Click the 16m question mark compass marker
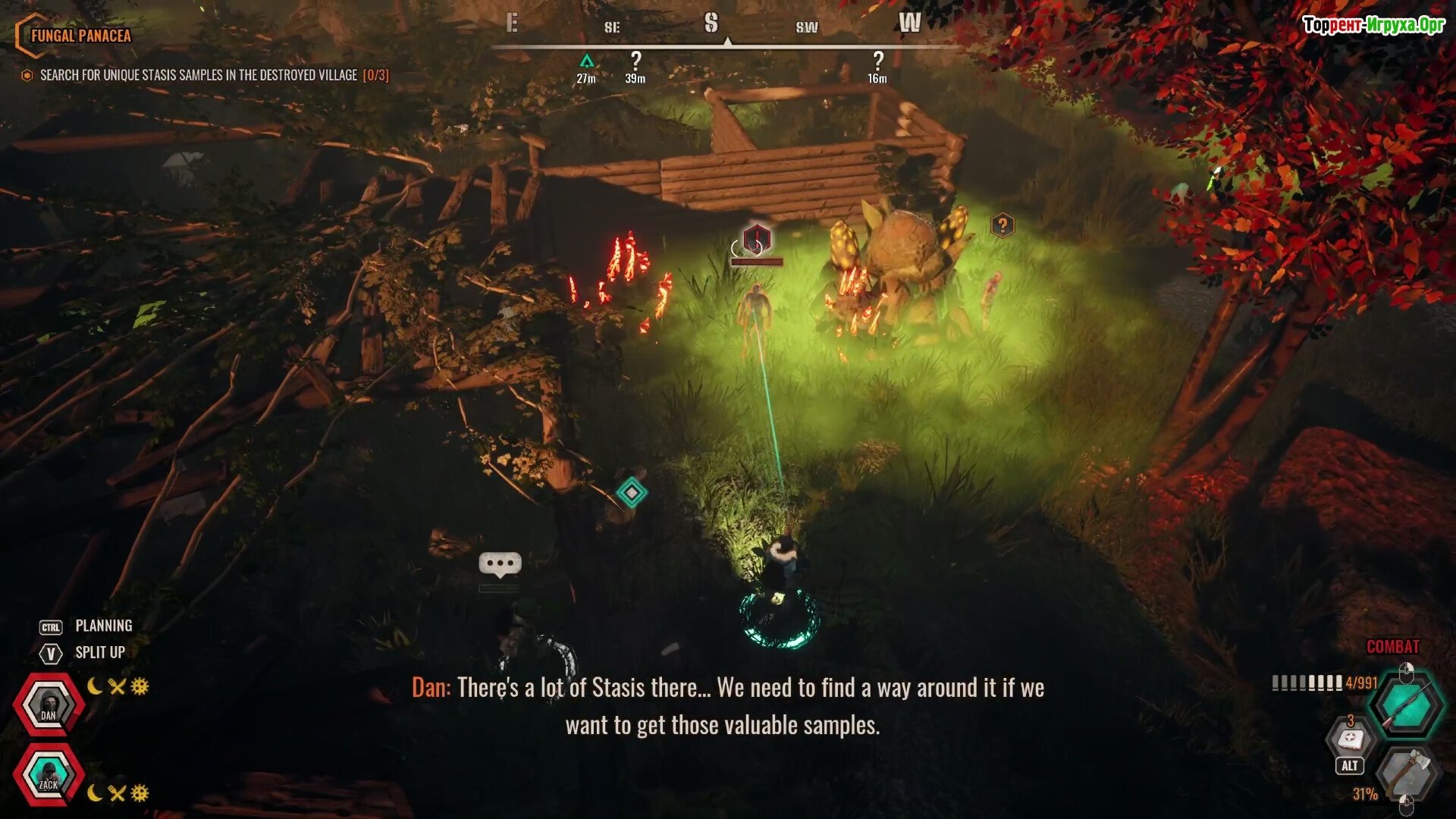Screen dimensions: 1456x819 point(877,61)
